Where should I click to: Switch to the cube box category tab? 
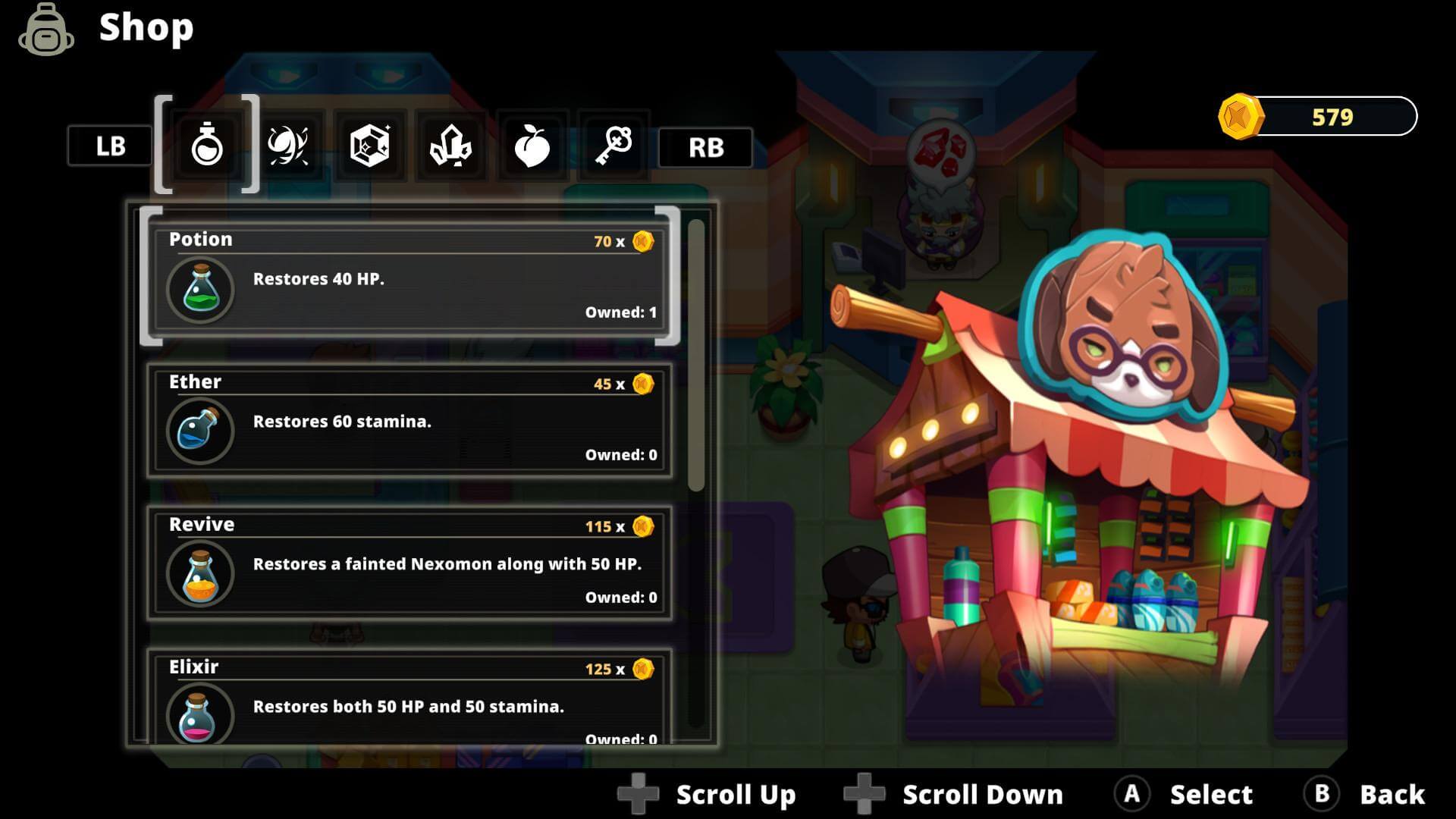click(x=369, y=145)
